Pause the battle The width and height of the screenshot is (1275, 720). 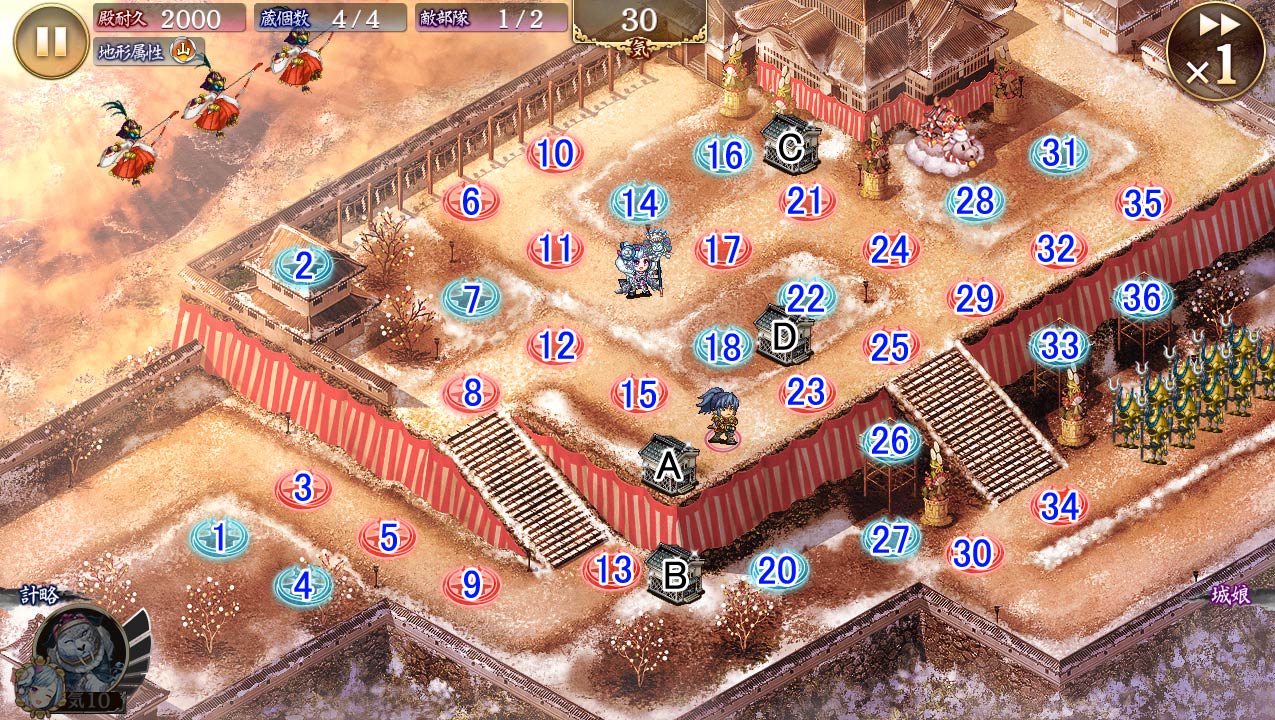point(51,41)
